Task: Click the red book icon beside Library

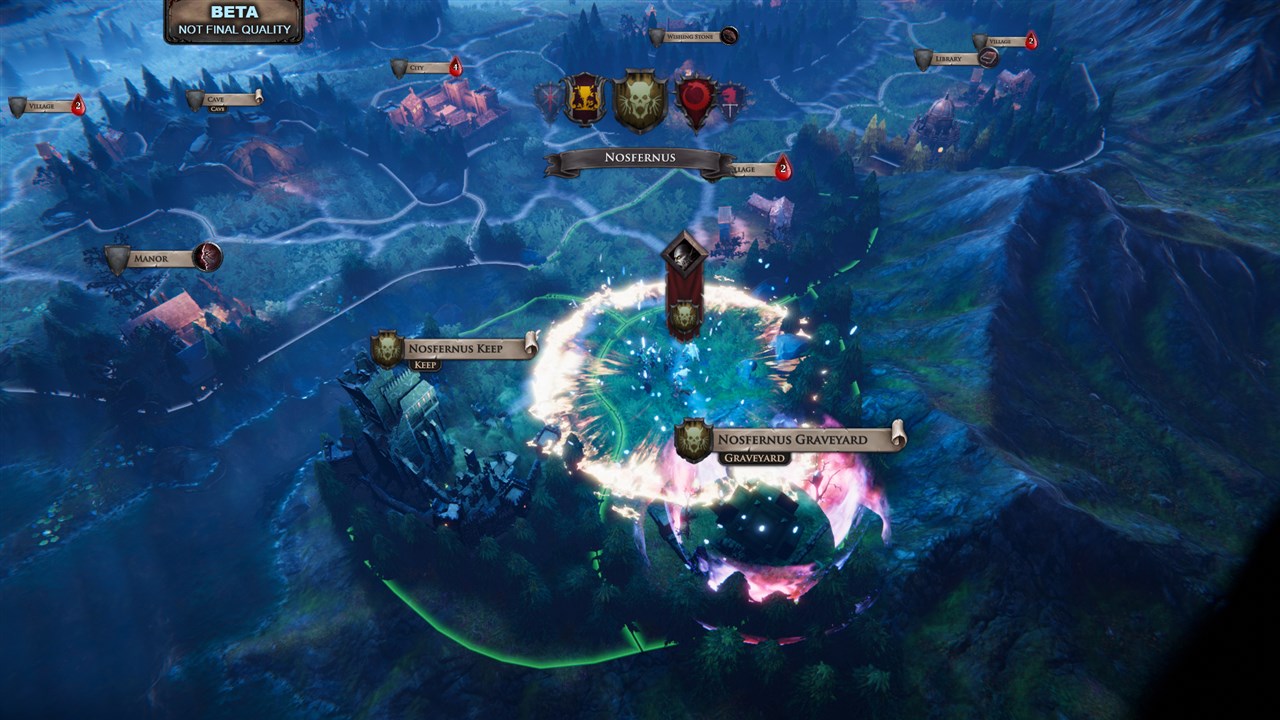Action: click(x=987, y=59)
